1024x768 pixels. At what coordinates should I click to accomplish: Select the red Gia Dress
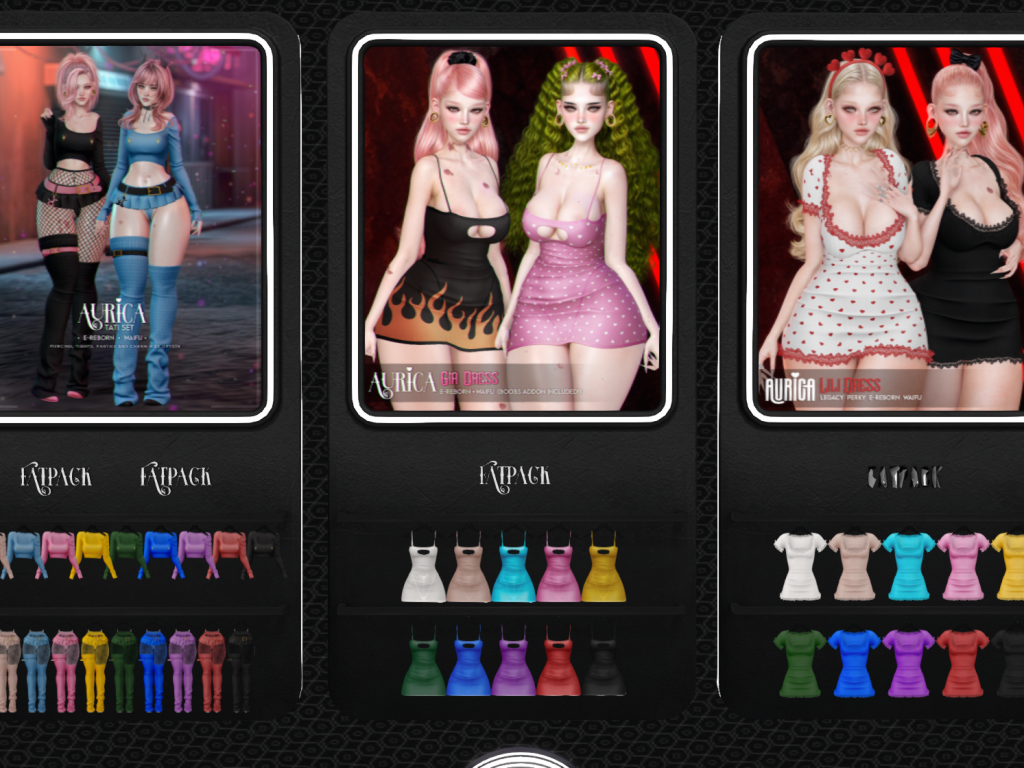[559, 663]
